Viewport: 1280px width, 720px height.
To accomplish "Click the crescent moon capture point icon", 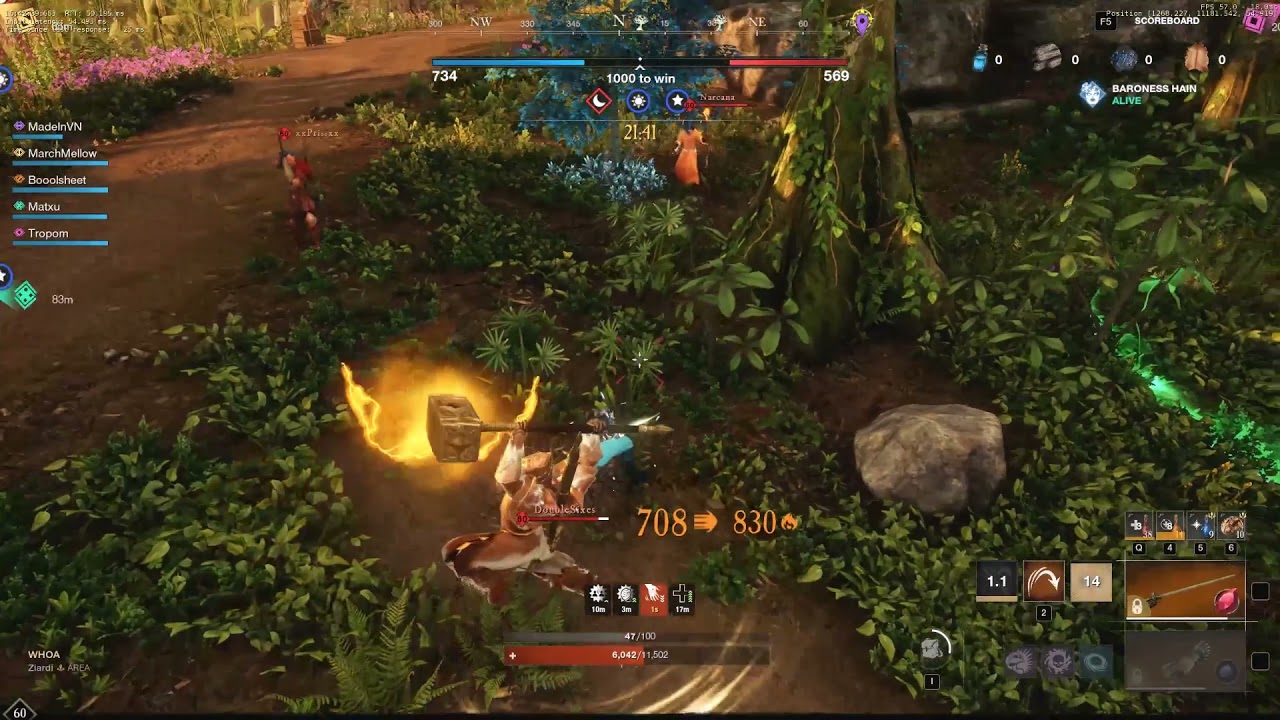I will pos(598,101).
